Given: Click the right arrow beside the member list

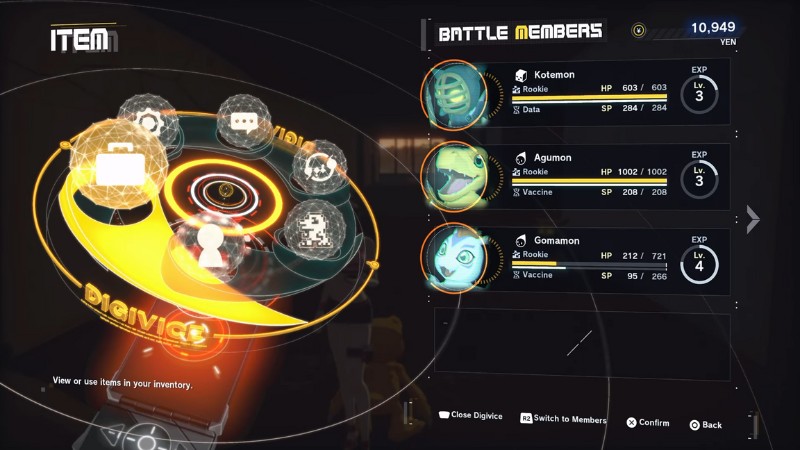Looking at the screenshot, I should tap(753, 220).
